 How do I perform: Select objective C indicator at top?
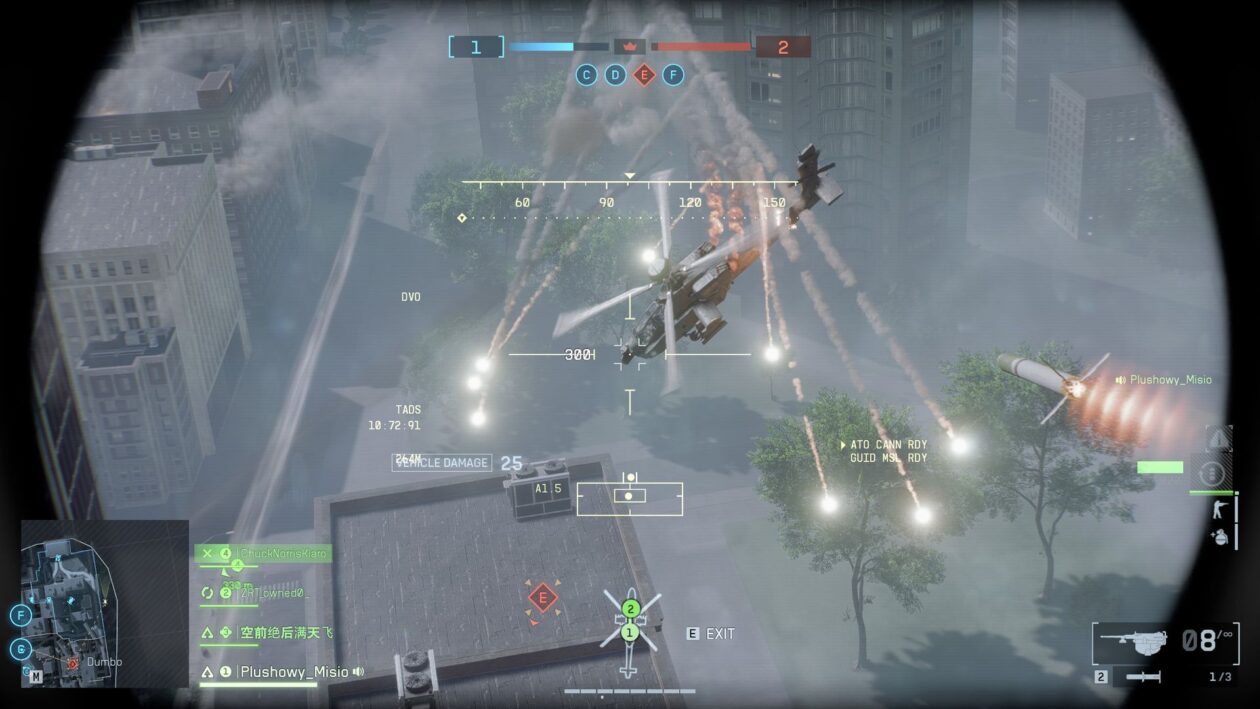[586, 74]
